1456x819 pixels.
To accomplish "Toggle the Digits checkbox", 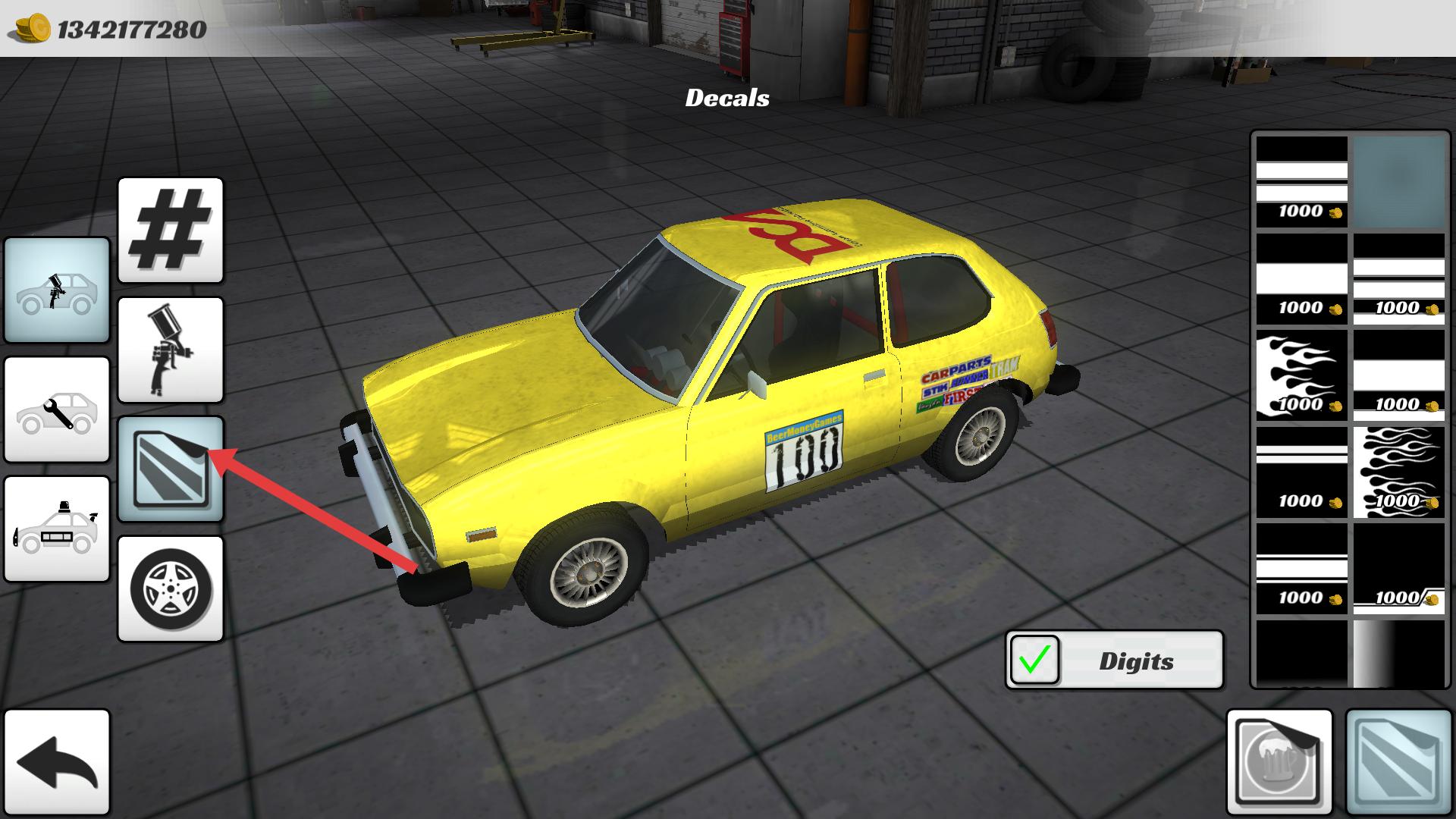I will click(x=1035, y=660).
